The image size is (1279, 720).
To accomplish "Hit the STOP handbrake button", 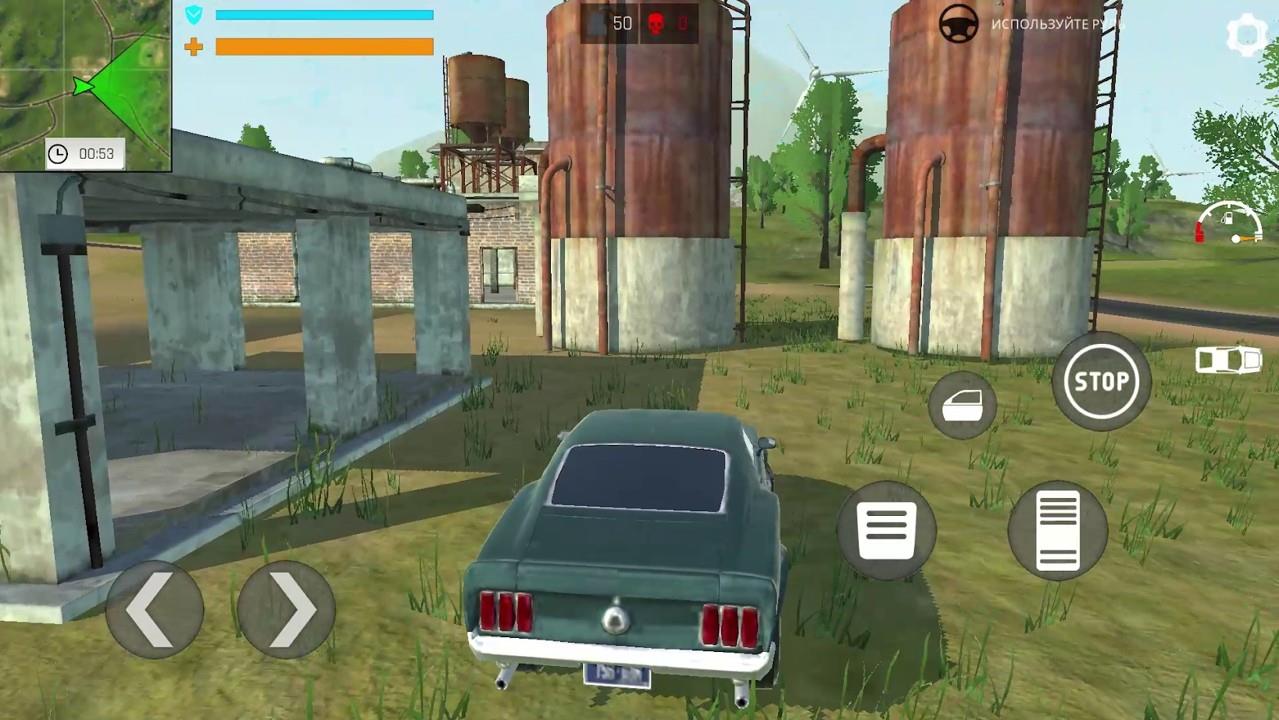I will (1101, 381).
